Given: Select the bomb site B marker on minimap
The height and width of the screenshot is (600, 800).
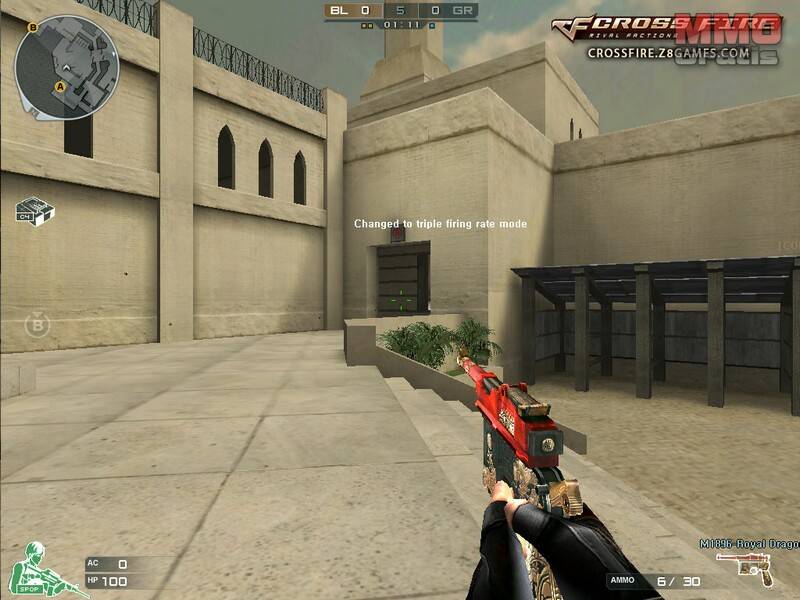Looking at the screenshot, I should tap(33, 27).
